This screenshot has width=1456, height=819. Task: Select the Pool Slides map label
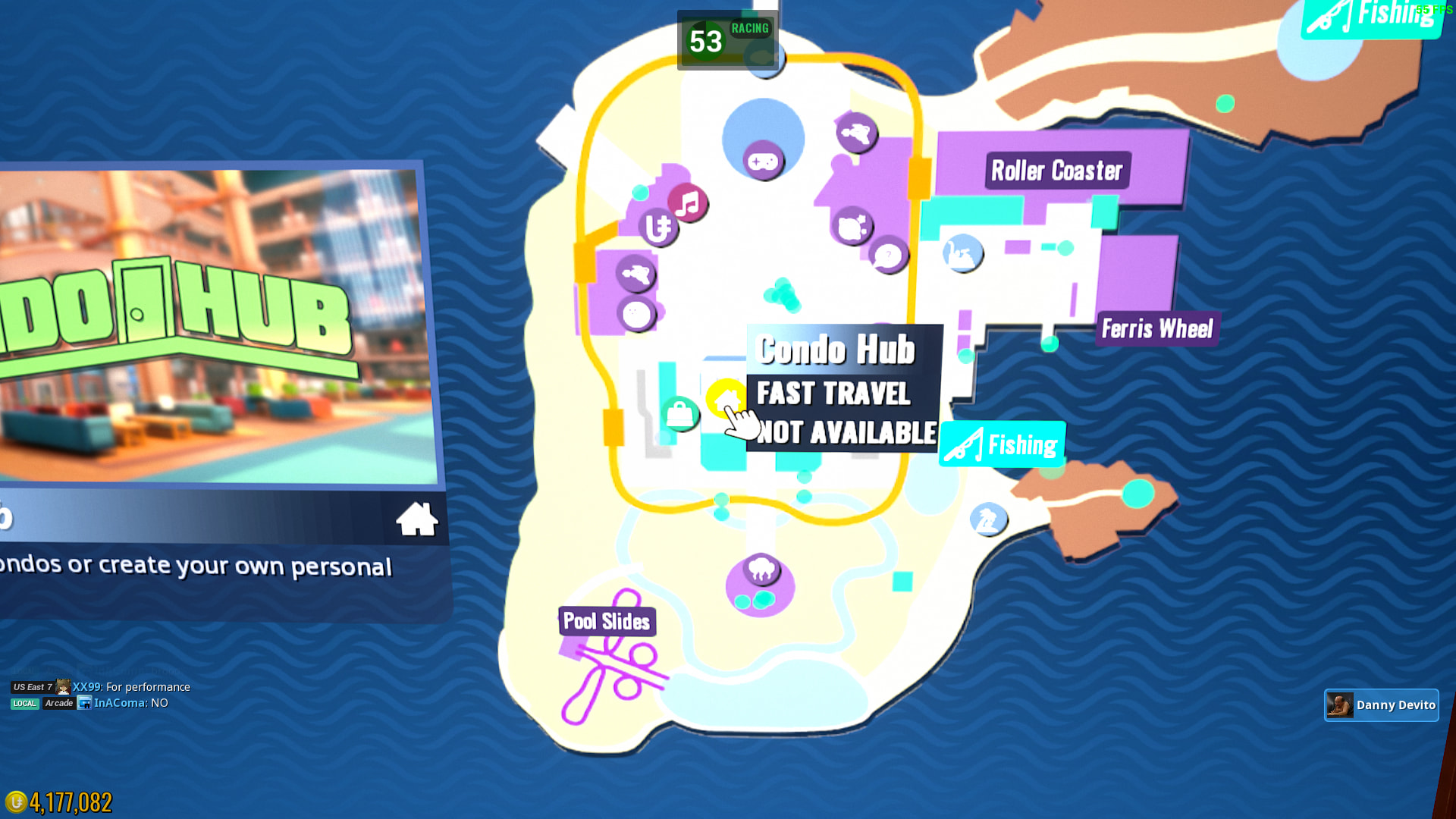coord(607,622)
